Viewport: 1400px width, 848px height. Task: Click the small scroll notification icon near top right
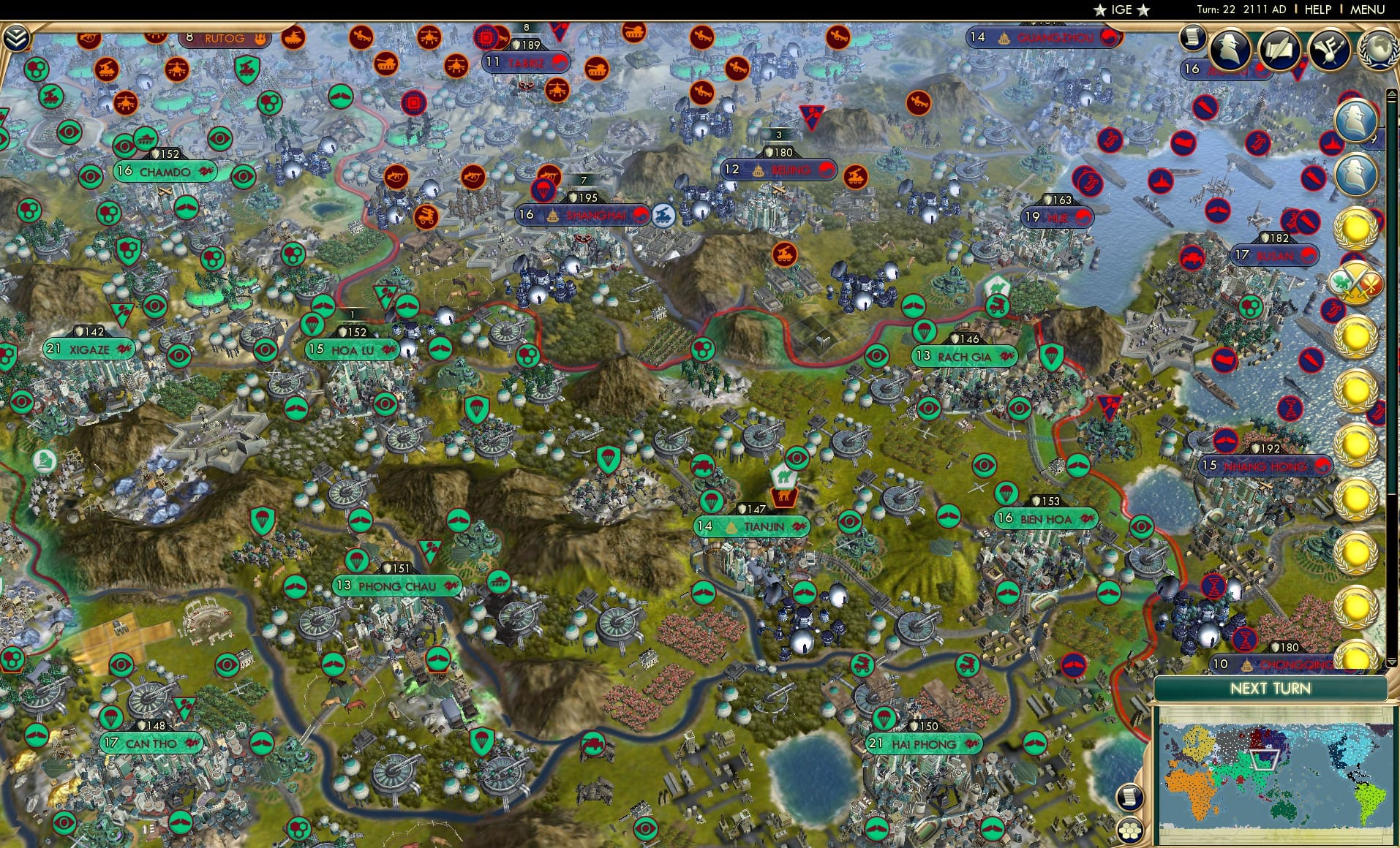click(x=1194, y=37)
